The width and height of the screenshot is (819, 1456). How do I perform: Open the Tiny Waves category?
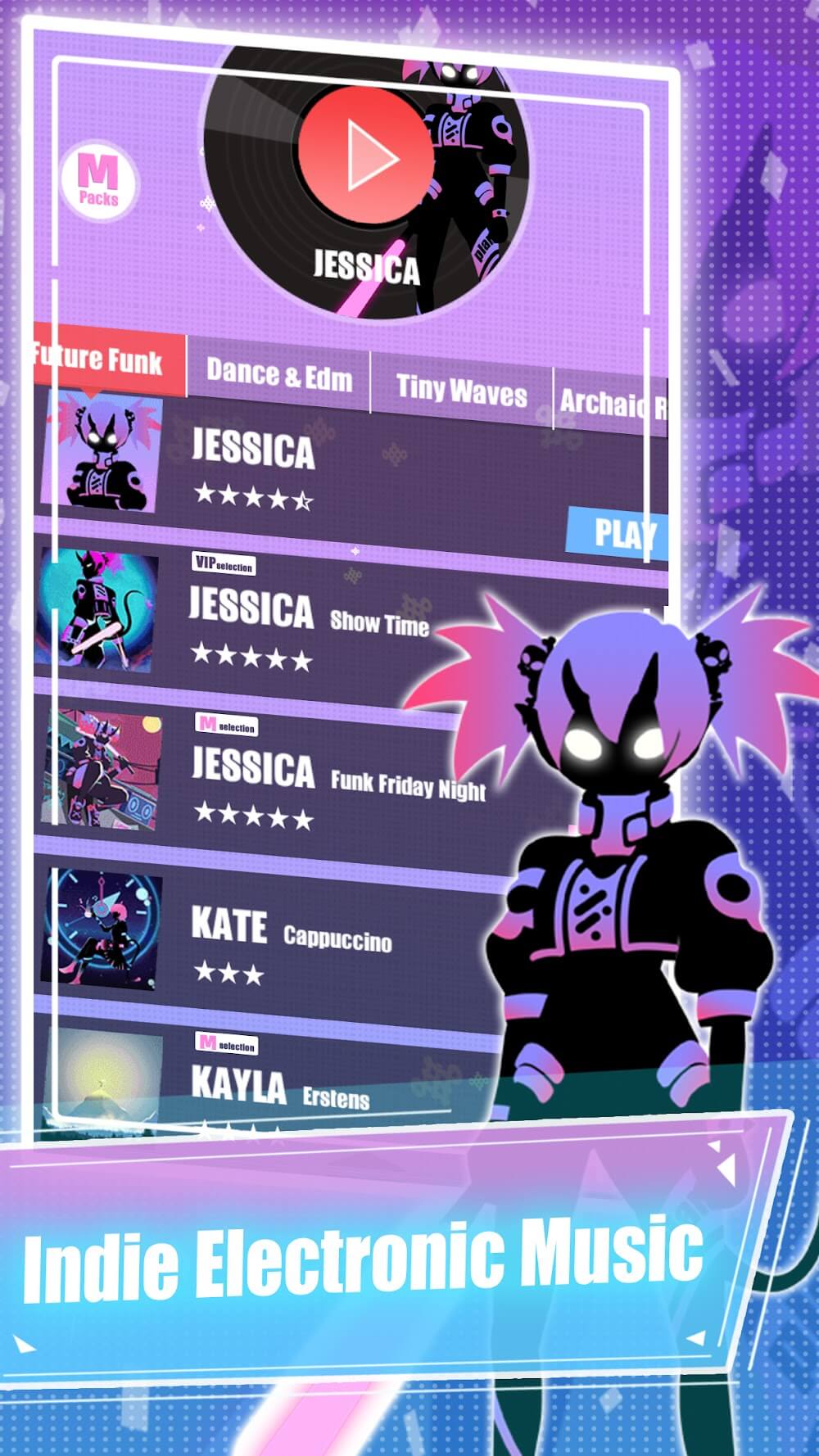click(x=461, y=390)
